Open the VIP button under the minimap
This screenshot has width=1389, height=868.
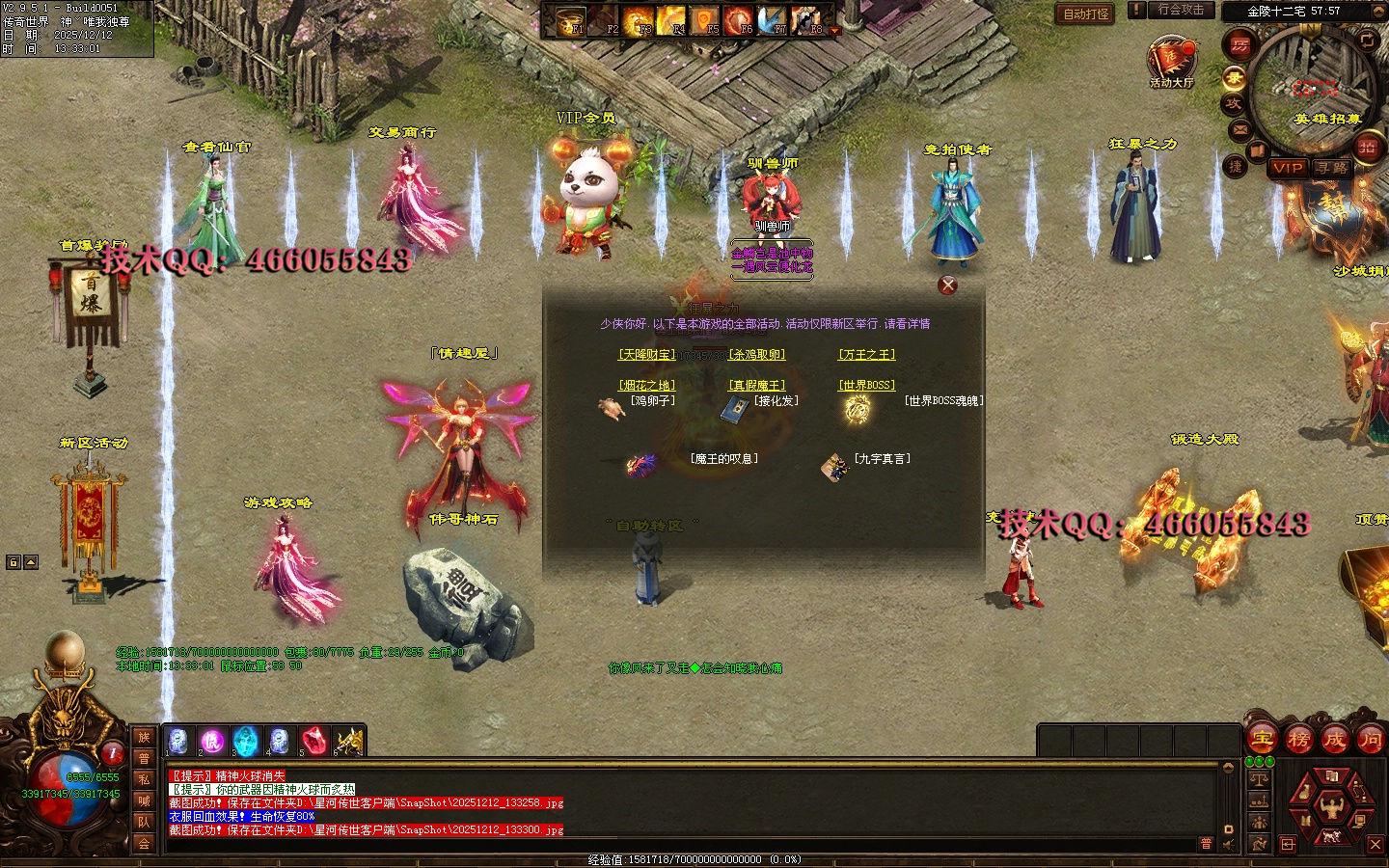[1288, 168]
